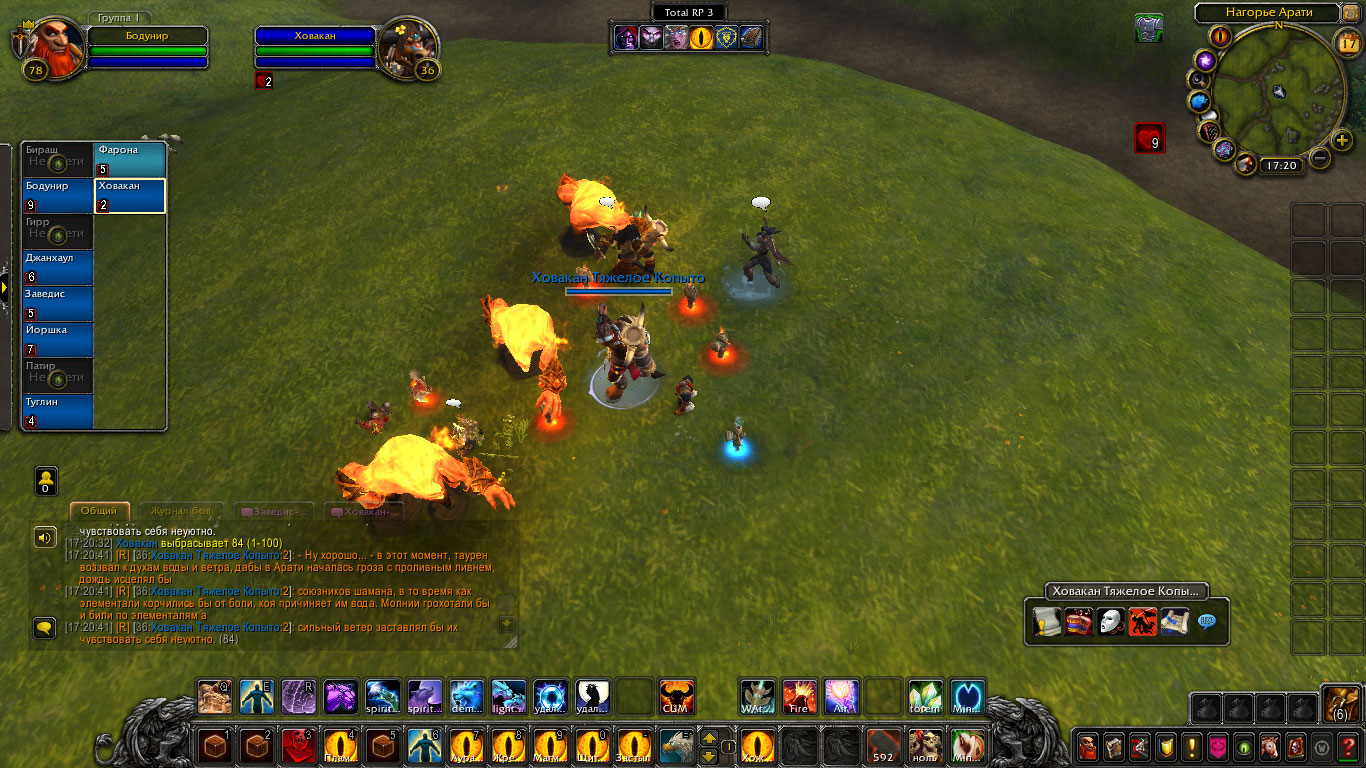This screenshot has width=1366, height=768.
Task: Zoom out the minimap with the minus button
Action: 1320,157
